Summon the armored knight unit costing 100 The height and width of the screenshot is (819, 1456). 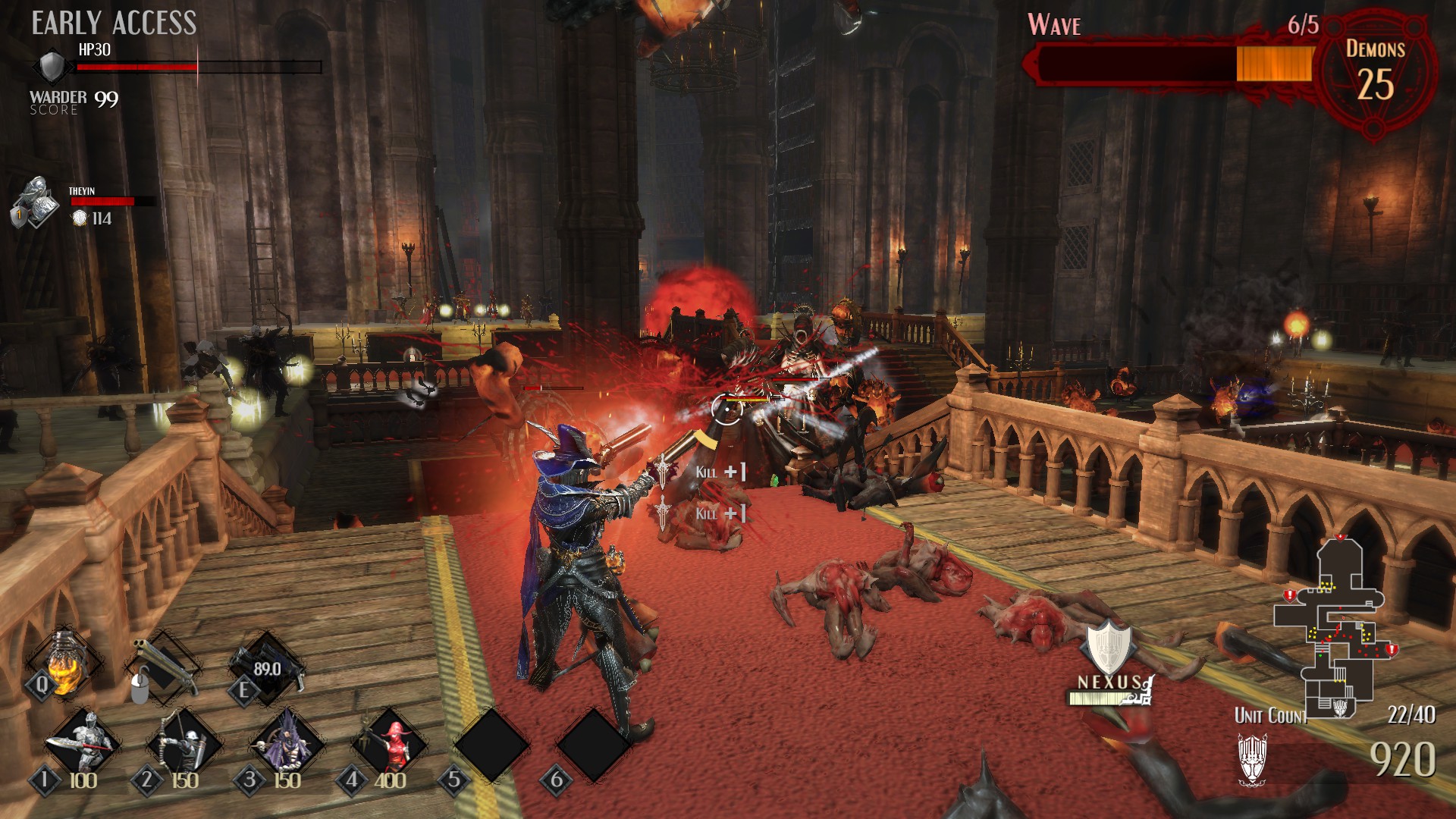point(82,743)
